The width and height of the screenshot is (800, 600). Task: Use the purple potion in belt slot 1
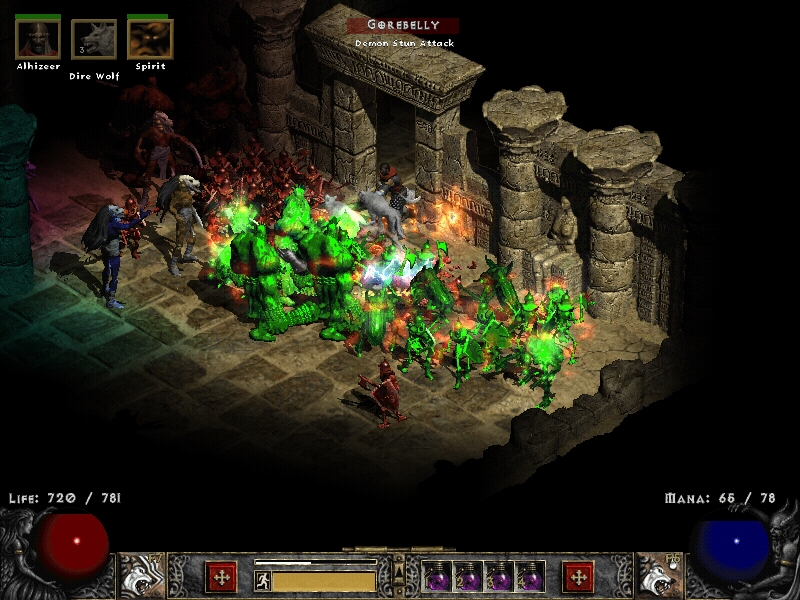tap(437, 577)
